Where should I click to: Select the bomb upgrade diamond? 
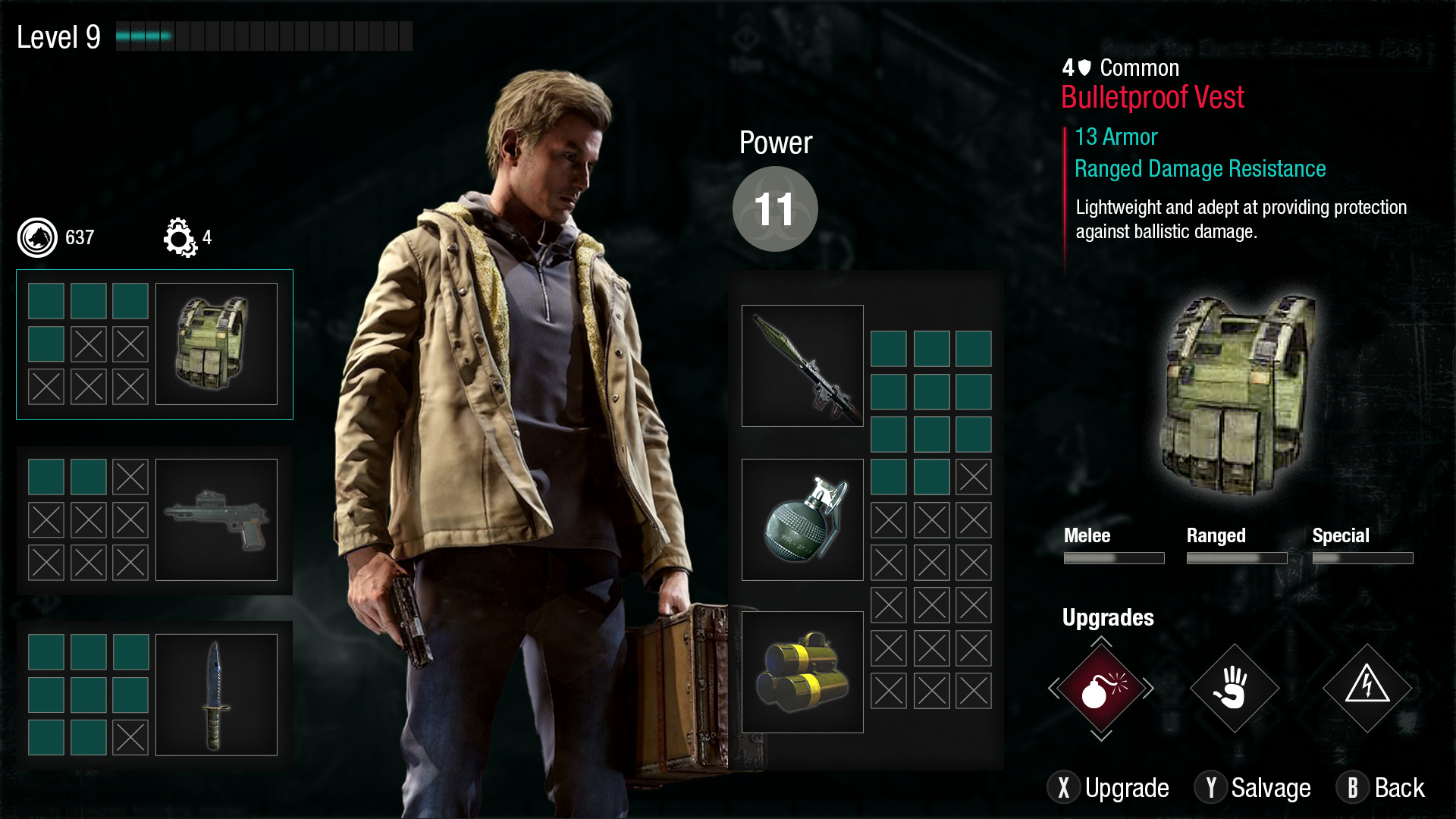pos(1101,689)
